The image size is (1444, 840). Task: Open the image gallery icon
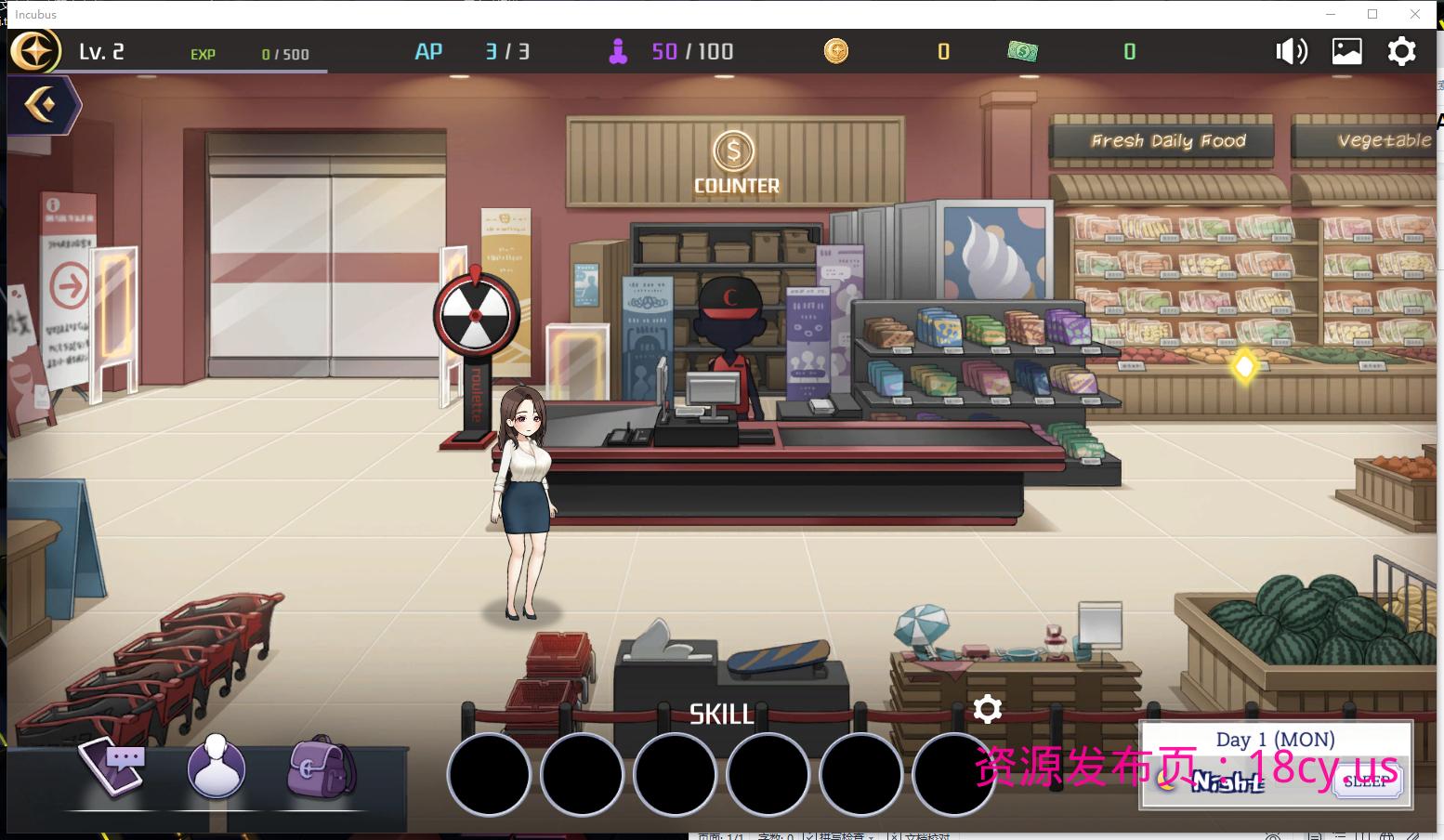pos(1346,51)
